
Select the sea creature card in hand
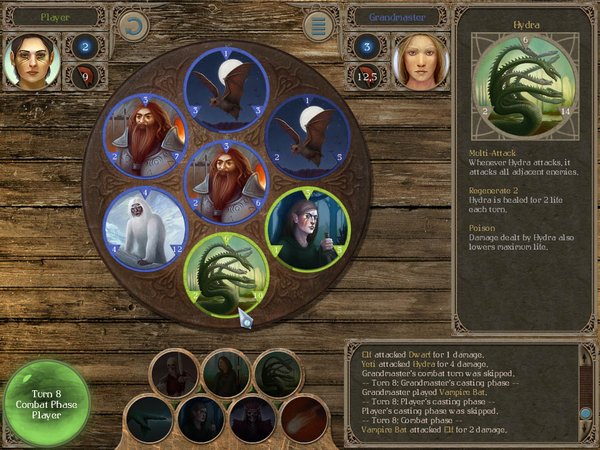point(149,418)
